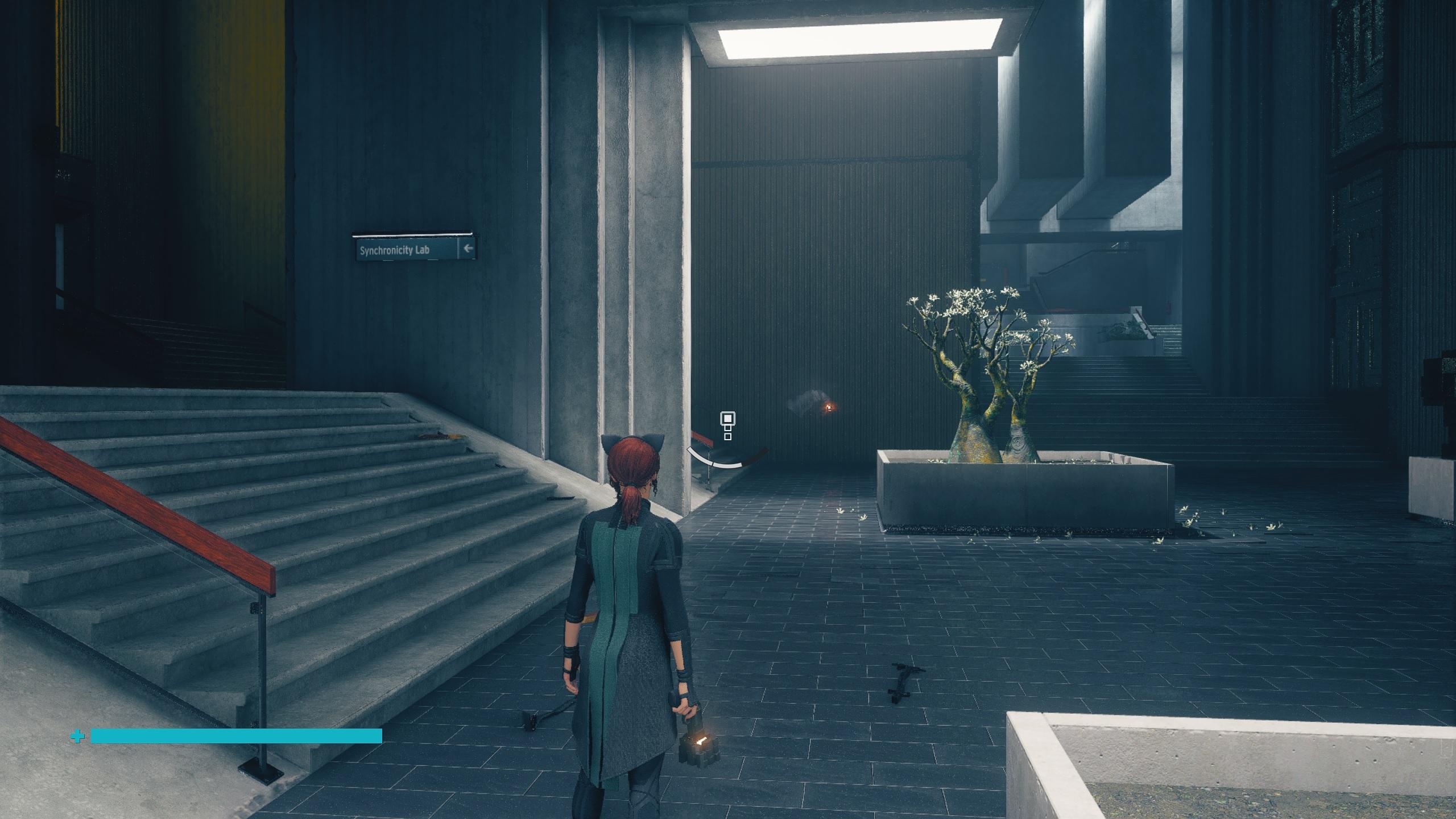
Task: Select the active weapon form square indicator
Action: [x=727, y=420]
